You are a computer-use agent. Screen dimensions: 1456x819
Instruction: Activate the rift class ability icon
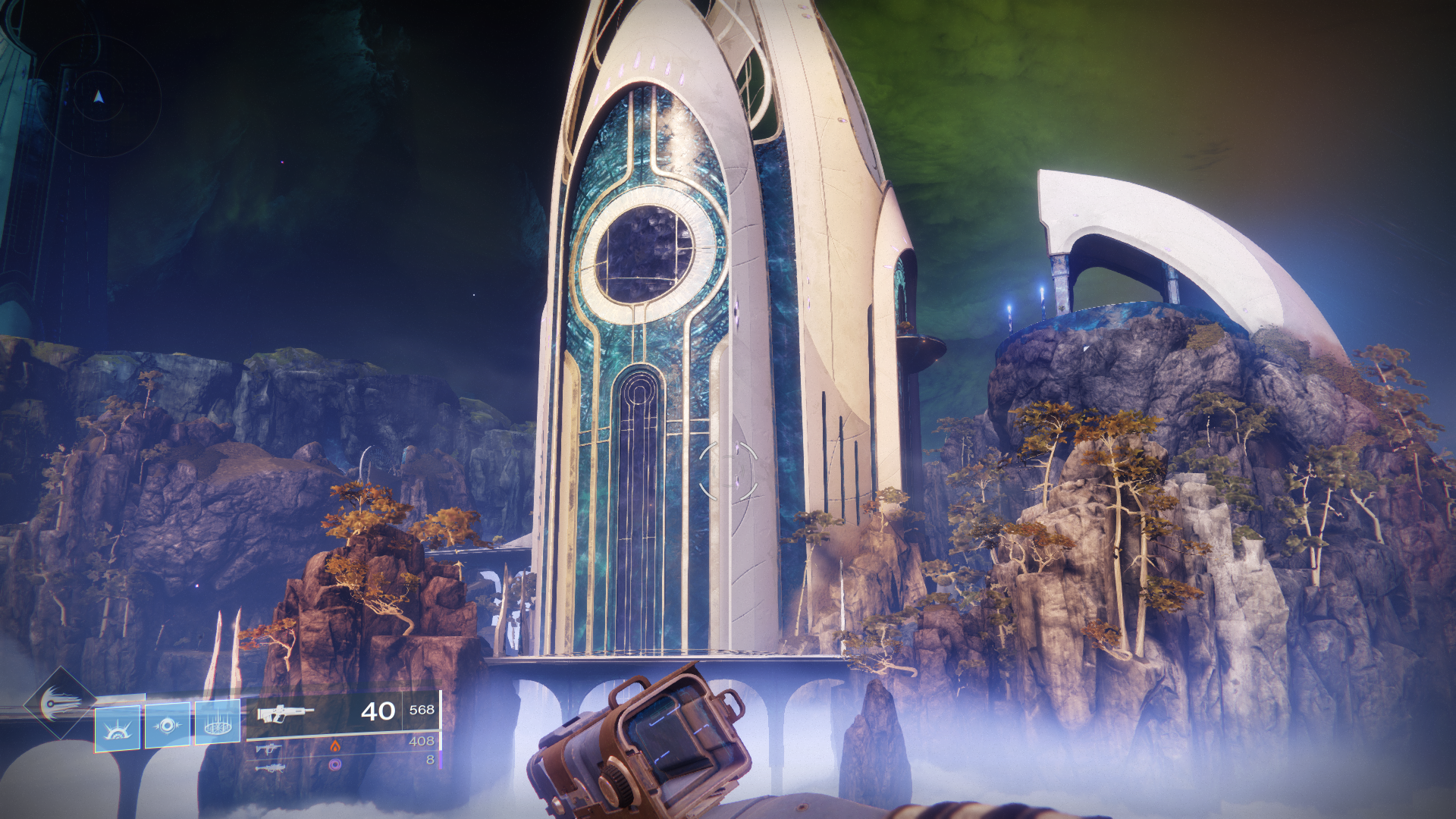click(218, 722)
